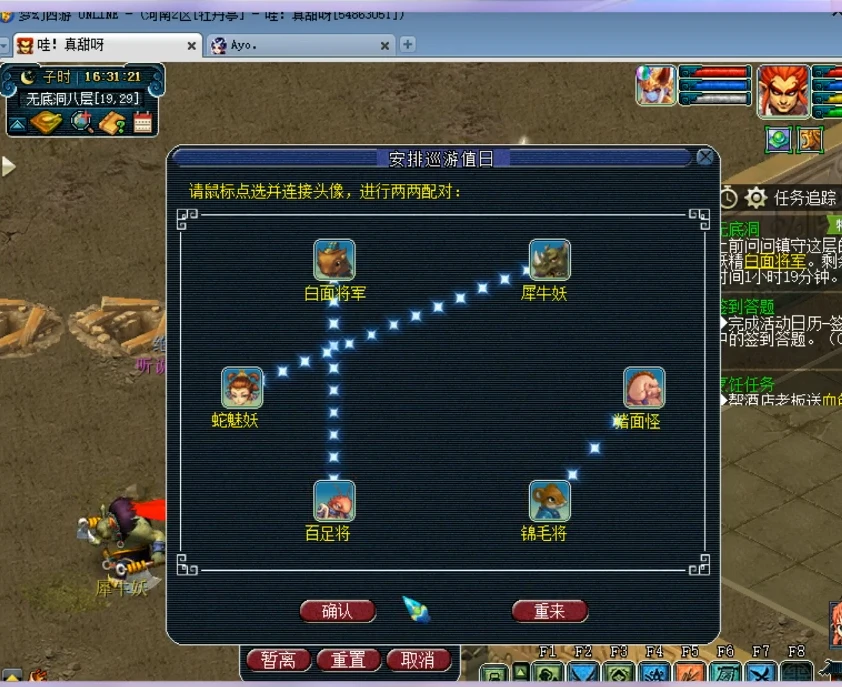Open the world map magnifier icon
The image size is (842, 687).
82,123
